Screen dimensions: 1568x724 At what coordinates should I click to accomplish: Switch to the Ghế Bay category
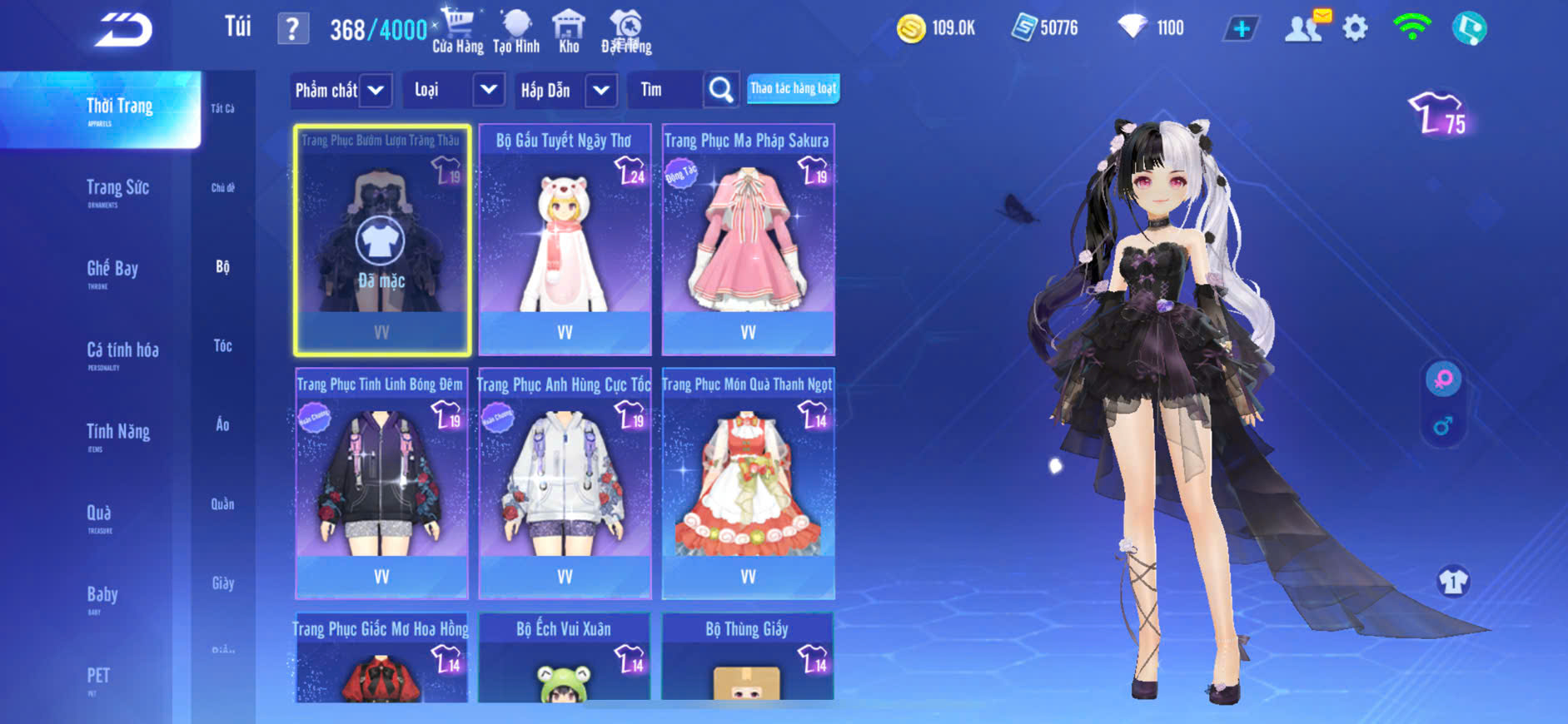(112, 270)
